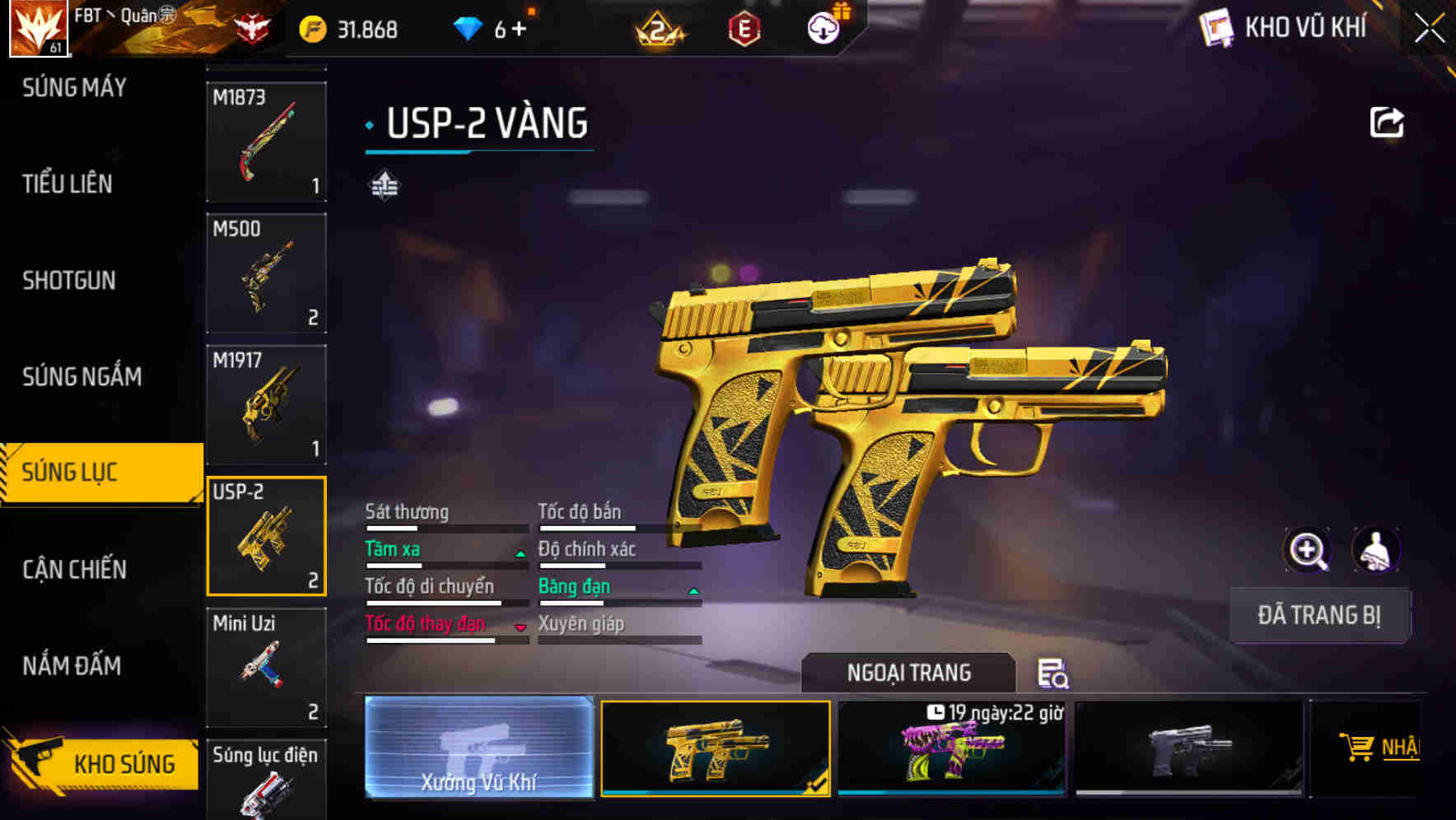Select the purple time-limited skin
The image size is (1456, 820).
[x=951, y=749]
